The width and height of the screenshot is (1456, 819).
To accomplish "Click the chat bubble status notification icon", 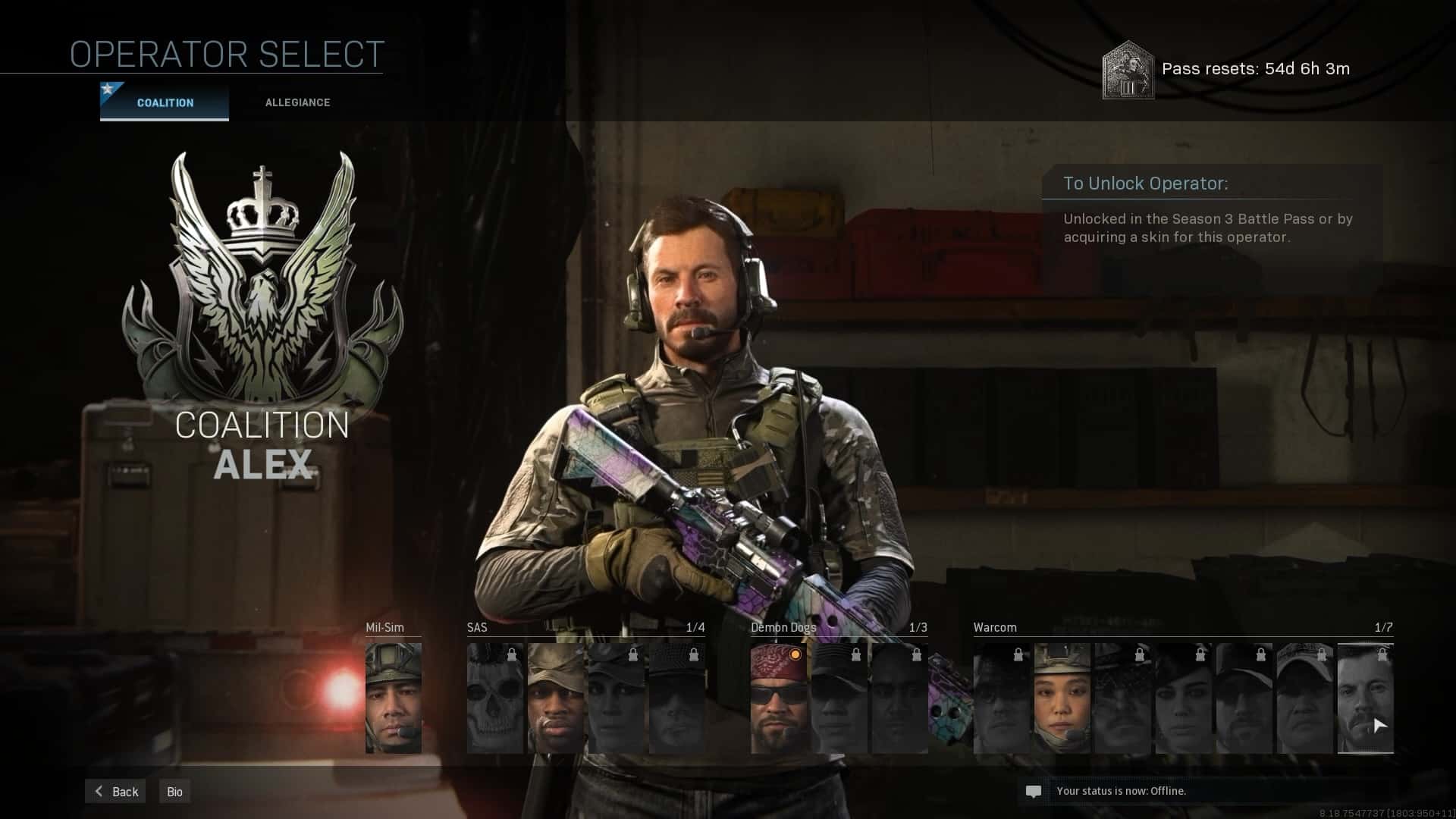I will pyautogui.click(x=1033, y=792).
